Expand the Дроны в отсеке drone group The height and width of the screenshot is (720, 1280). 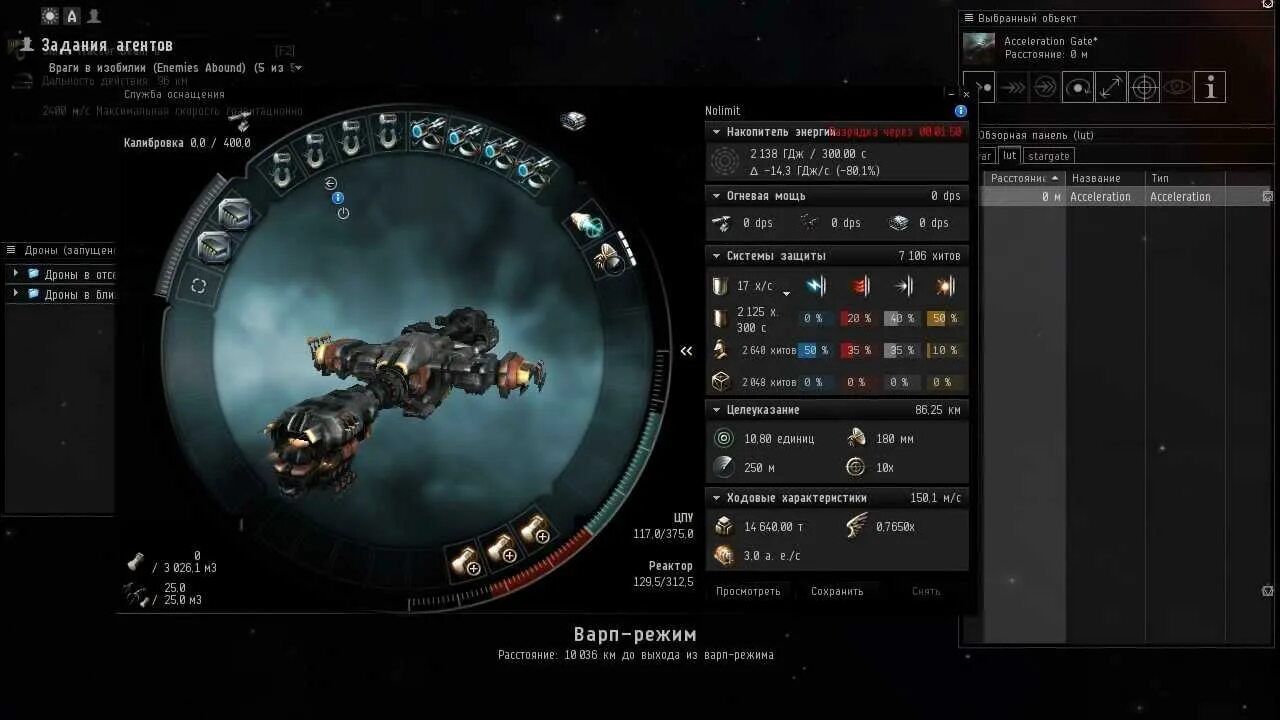click(15, 274)
